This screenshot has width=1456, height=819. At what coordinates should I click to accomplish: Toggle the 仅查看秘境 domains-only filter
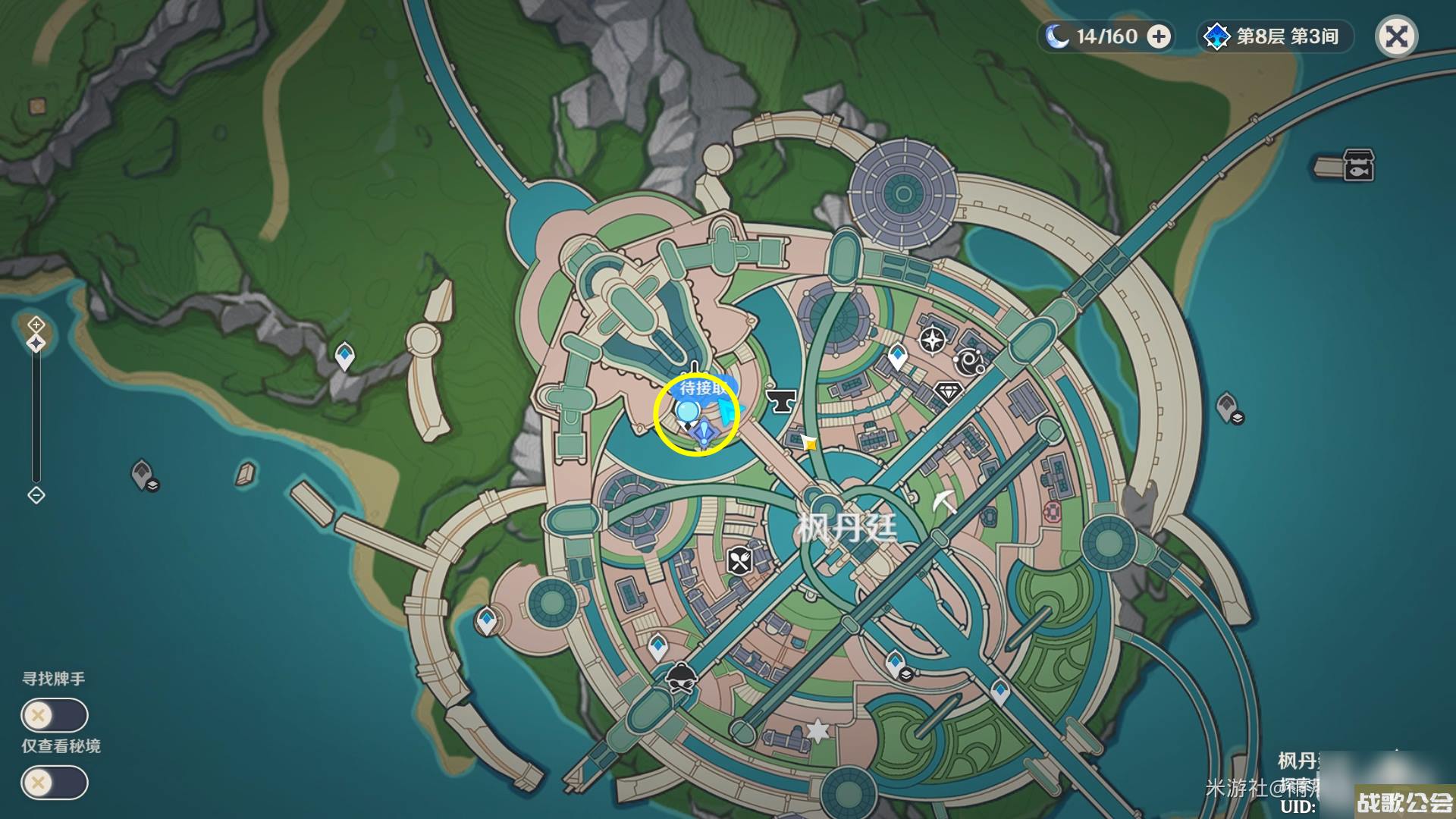click(x=55, y=783)
